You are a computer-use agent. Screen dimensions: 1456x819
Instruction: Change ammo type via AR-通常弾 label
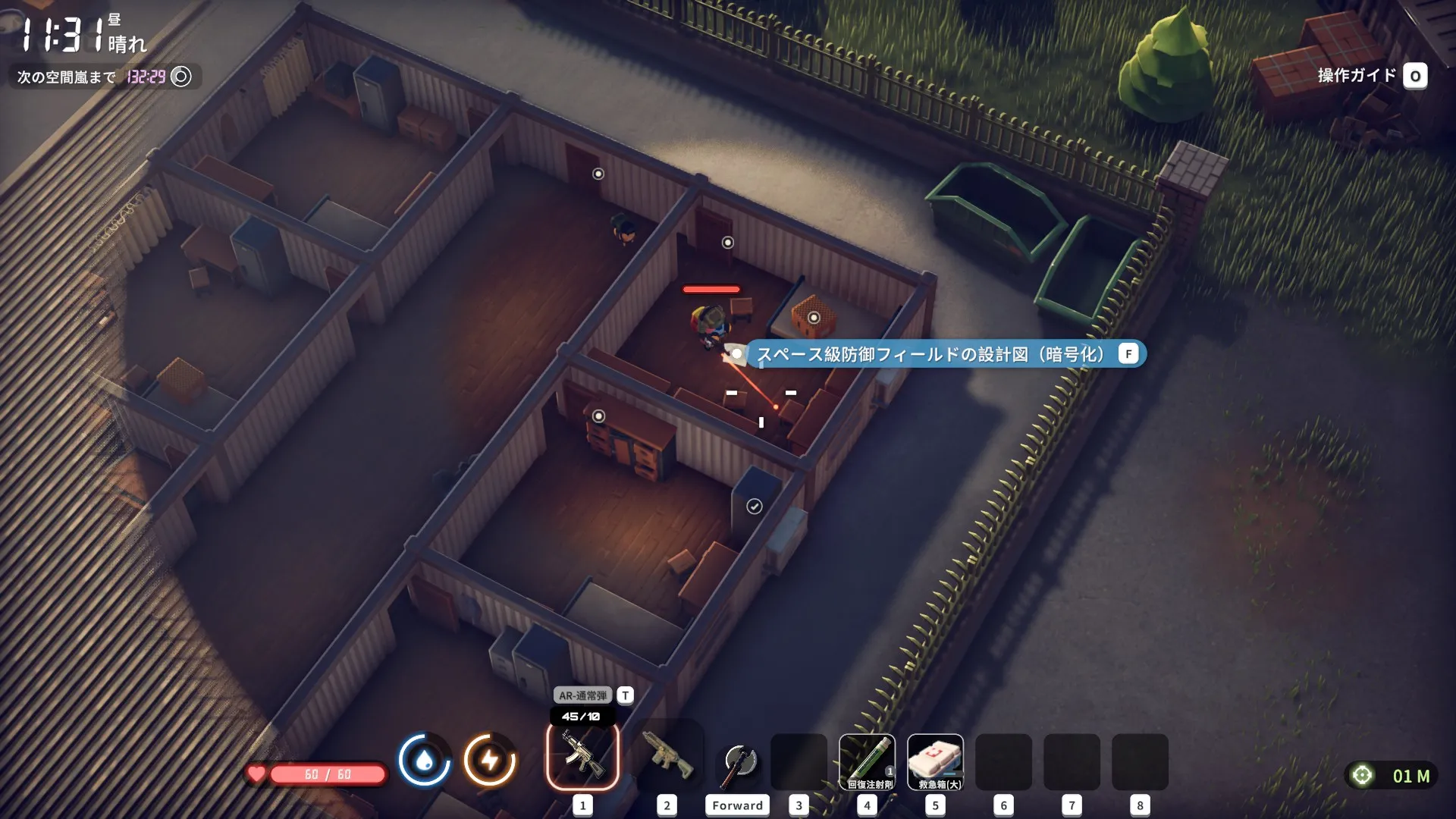pyautogui.click(x=583, y=695)
